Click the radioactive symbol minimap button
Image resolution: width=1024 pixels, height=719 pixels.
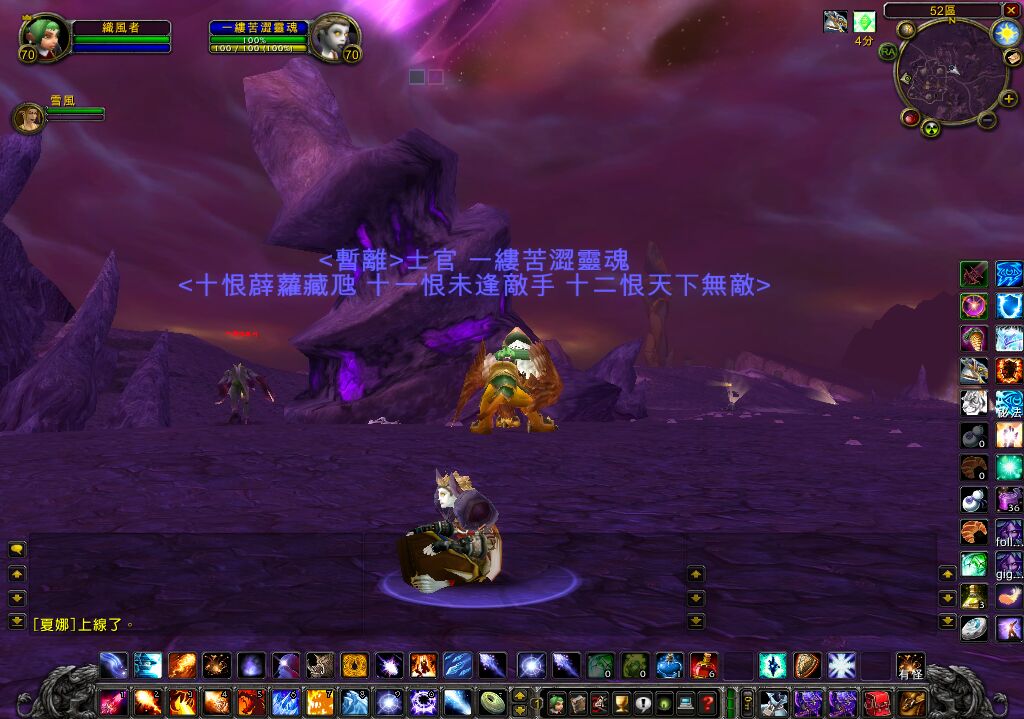point(932,128)
